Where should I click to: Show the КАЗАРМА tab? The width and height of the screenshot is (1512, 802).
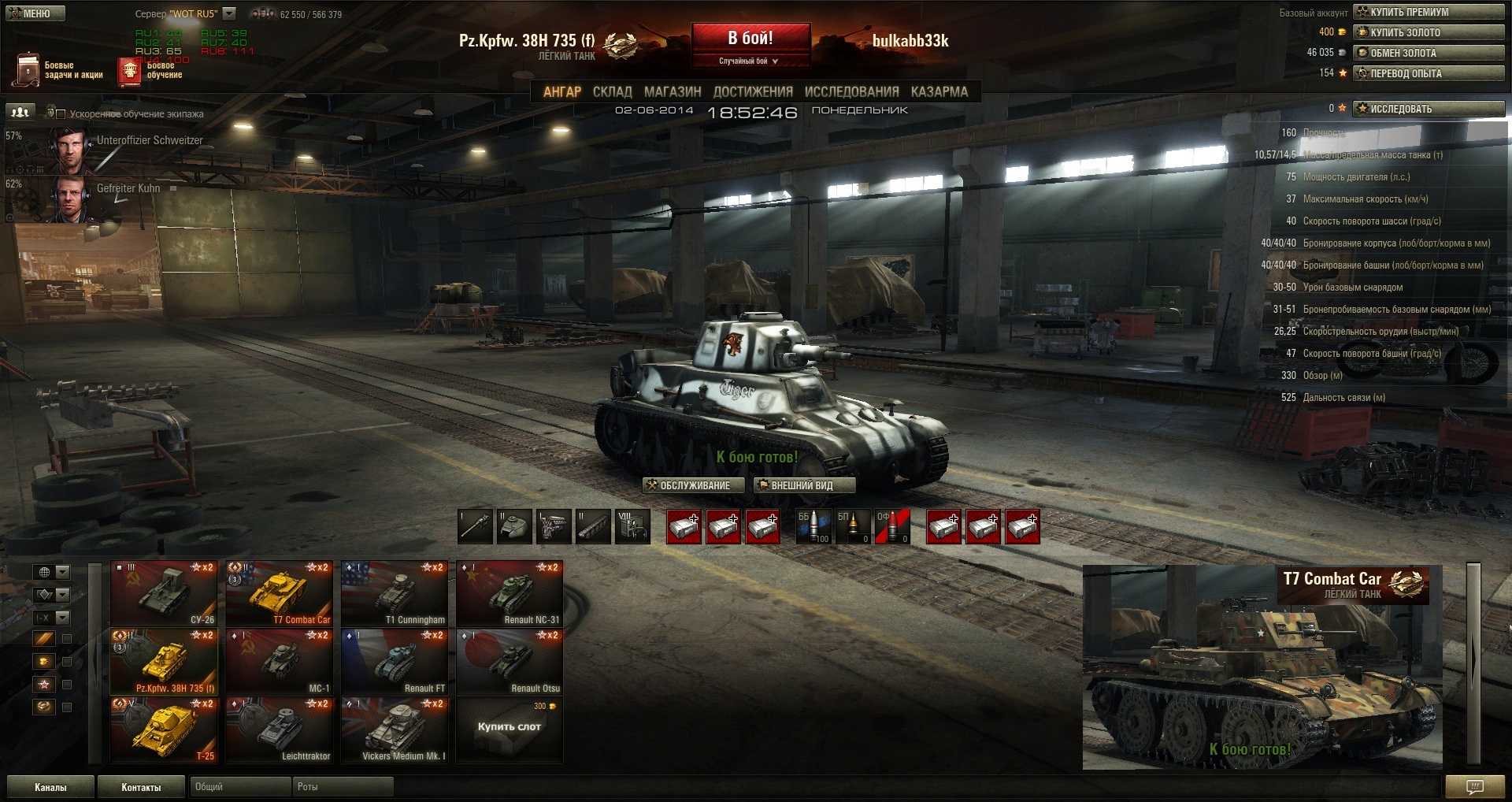coord(939,91)
